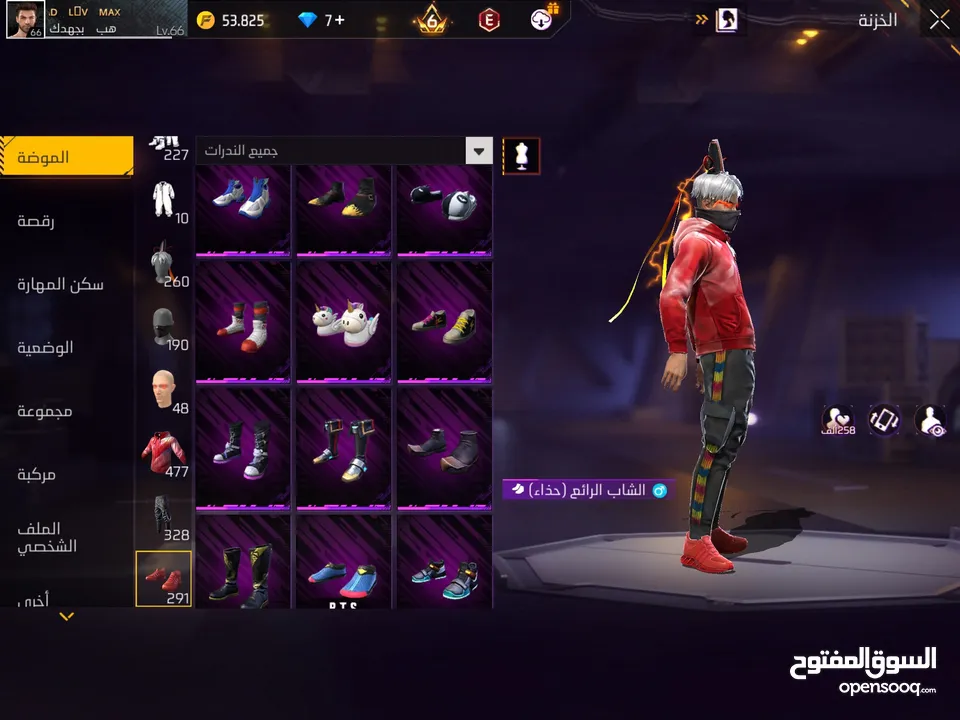This screenshot has height=720, width=960.
Task: Close the vault screen
Action: pos(939,20)
